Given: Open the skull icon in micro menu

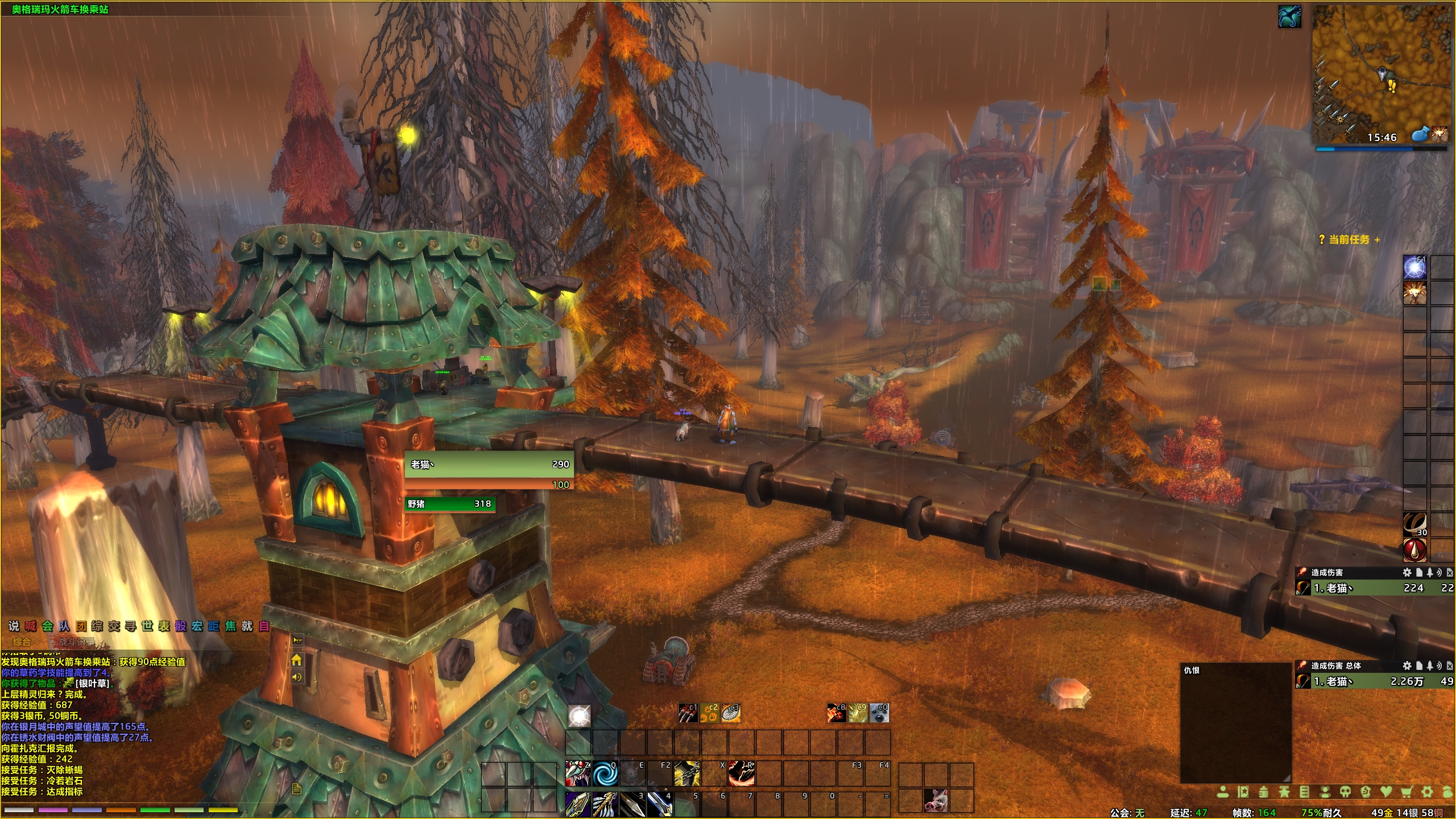Looking at the screenshot, I should 1346,792.
